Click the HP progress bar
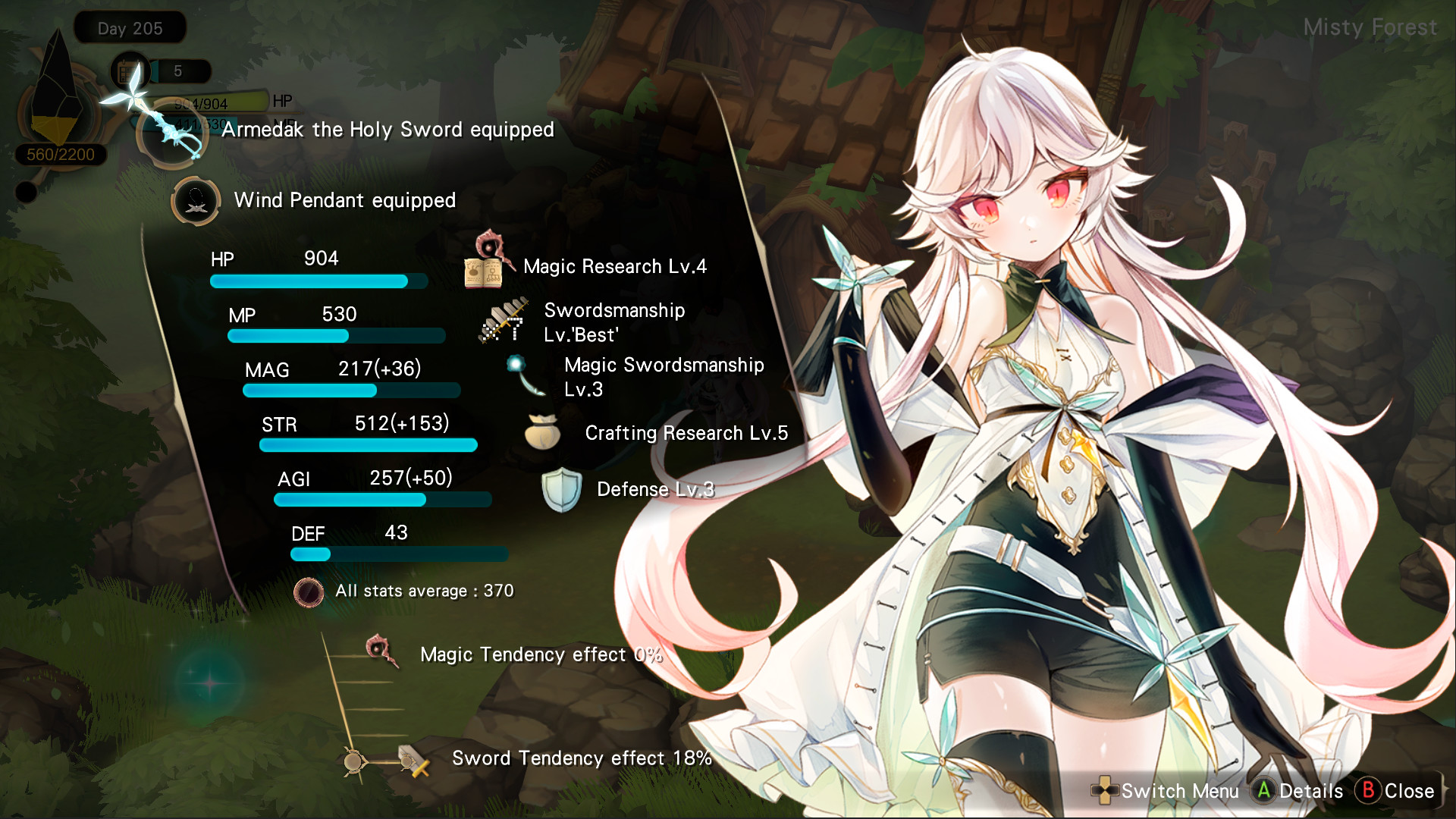 point(318,281)
